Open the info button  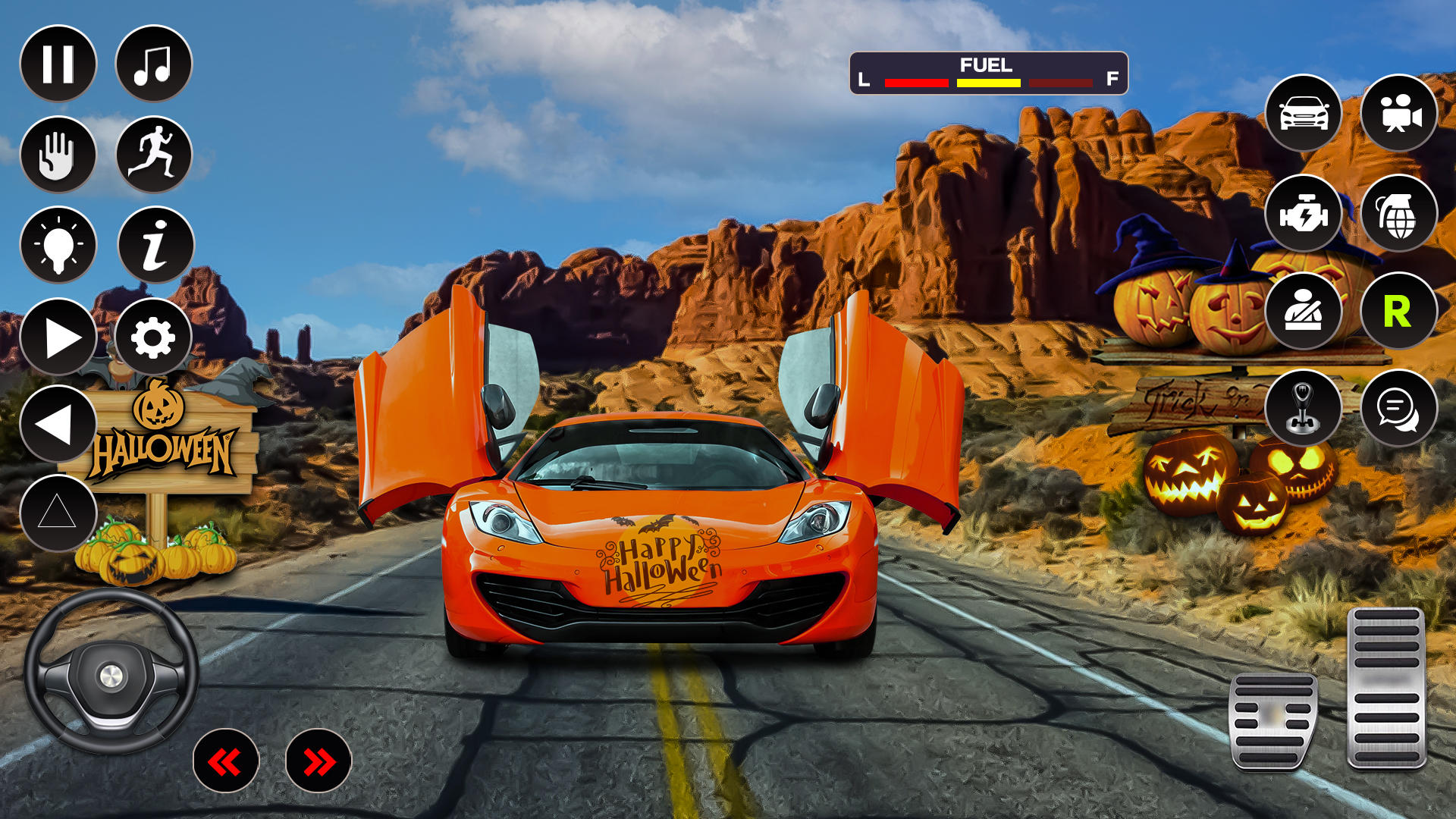point(155,246)
